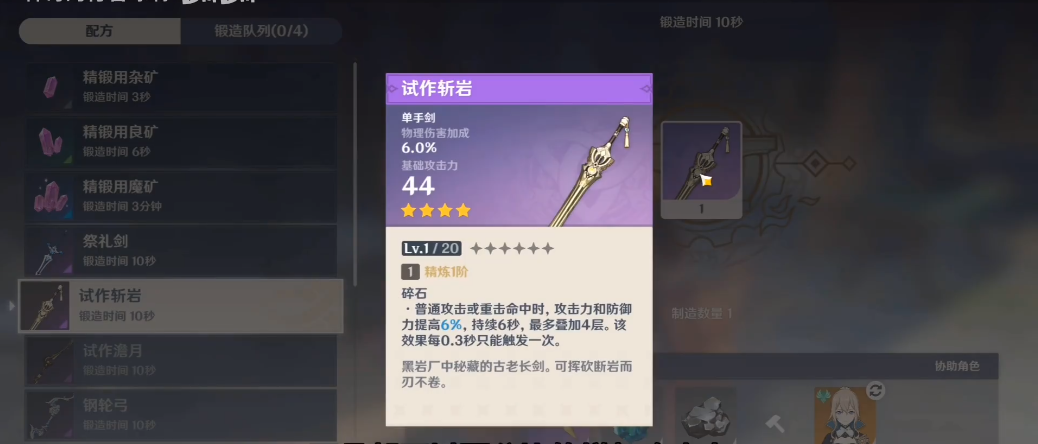
Task: Click the forged sword output slot
Action: pos(701,170)
